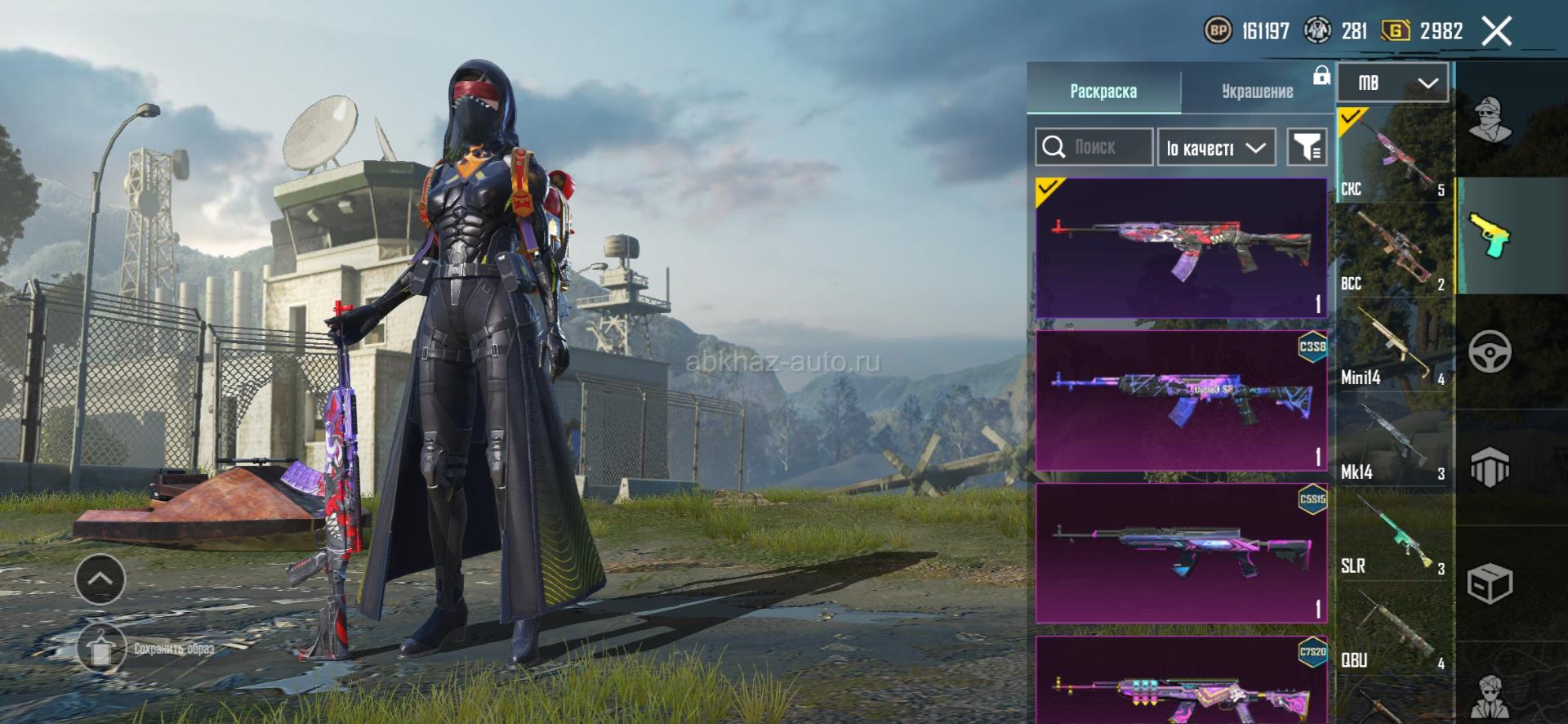Select the C5S15 neon rifle skin

pyautogui.click(x=1180, y=552)
